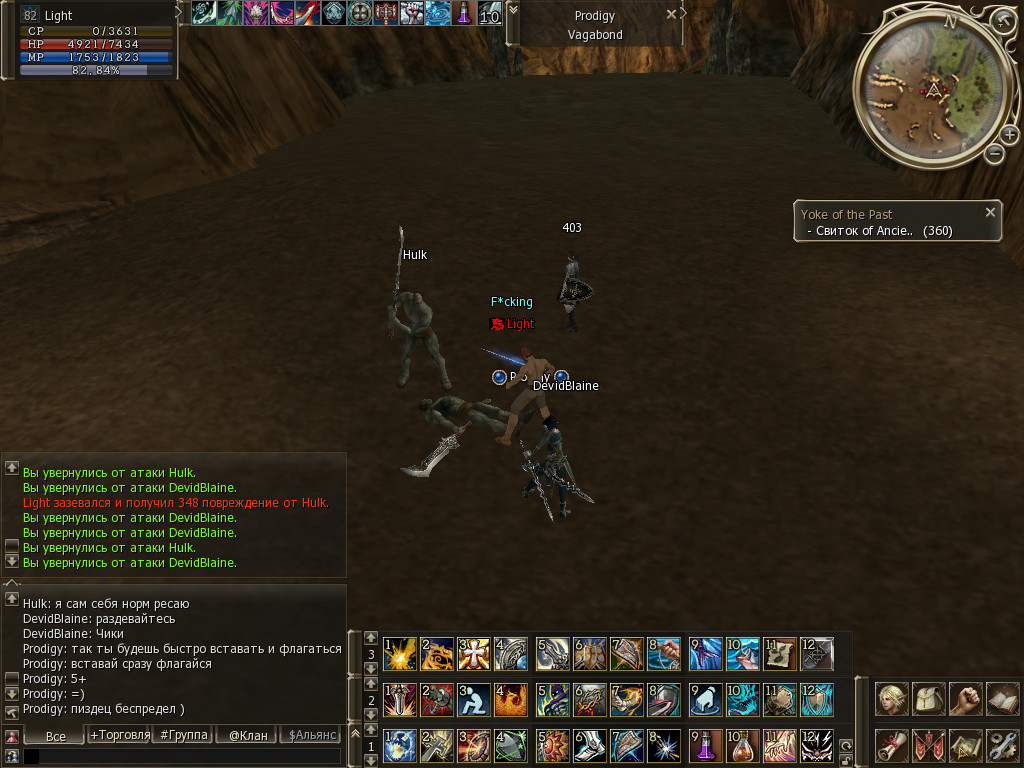
Task: Open the inventory backpack icon
Action: (x=928, y=698)
